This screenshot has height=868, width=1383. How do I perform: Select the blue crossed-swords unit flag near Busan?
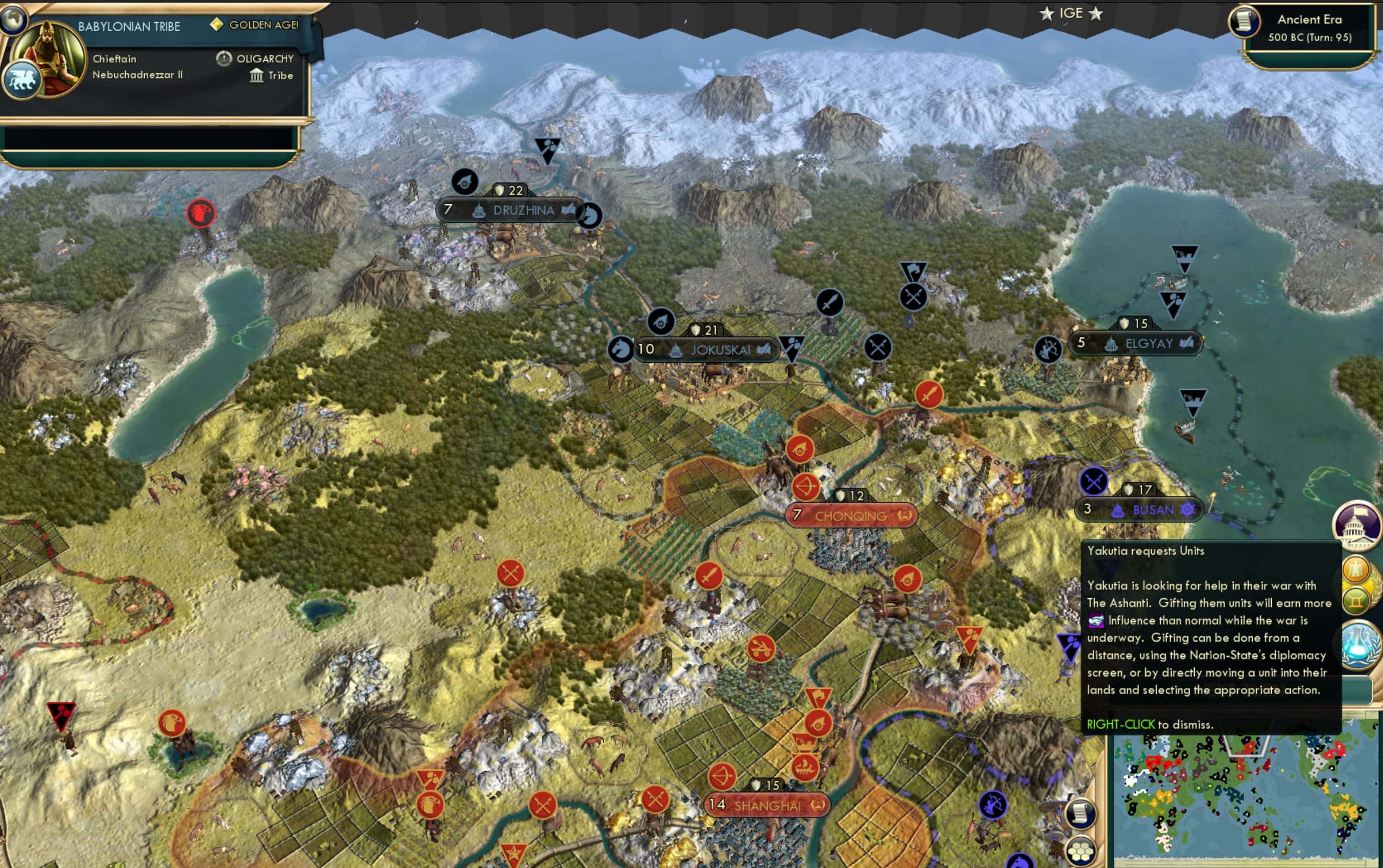[x=1093, y=484]
